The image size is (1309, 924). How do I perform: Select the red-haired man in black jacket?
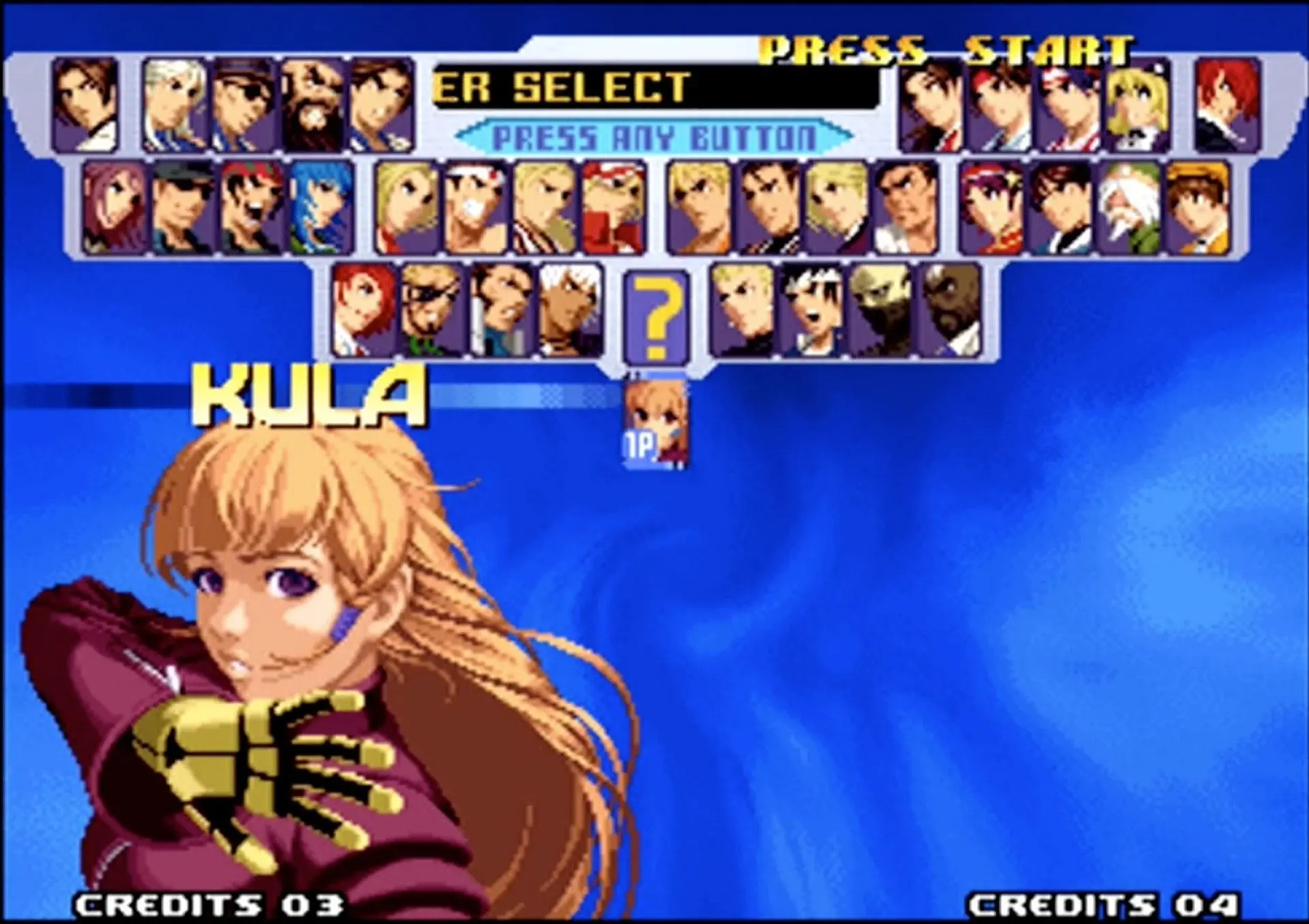tap(1227, 105)
